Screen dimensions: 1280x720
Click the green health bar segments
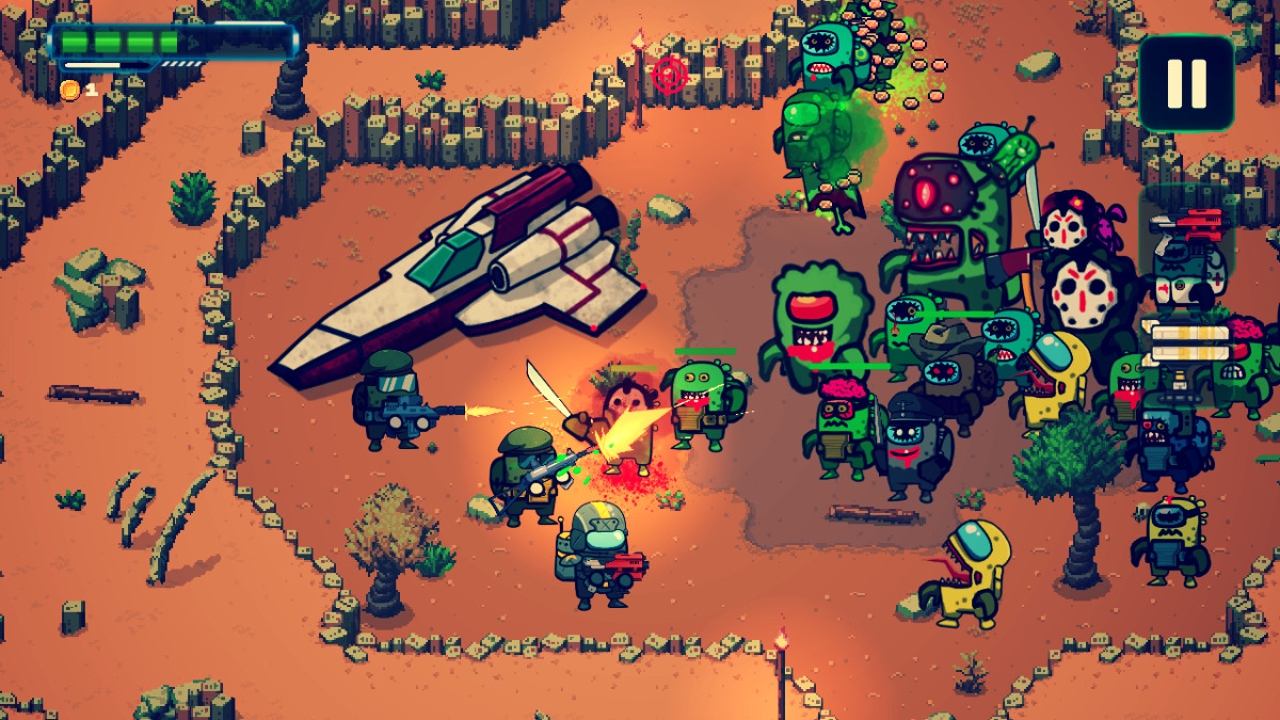(x=120, y=40)
